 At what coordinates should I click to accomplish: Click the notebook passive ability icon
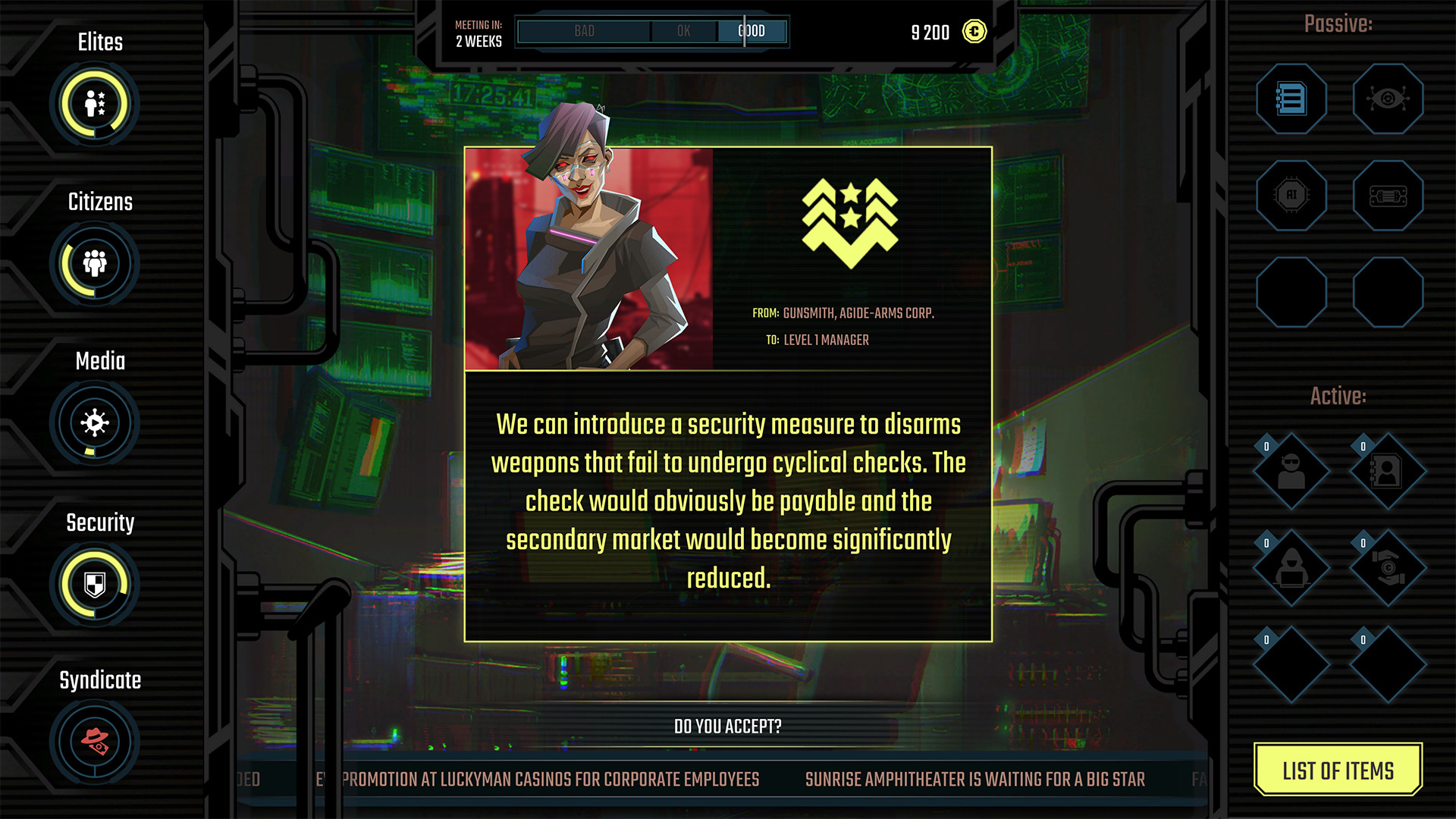pos(1291,99)
